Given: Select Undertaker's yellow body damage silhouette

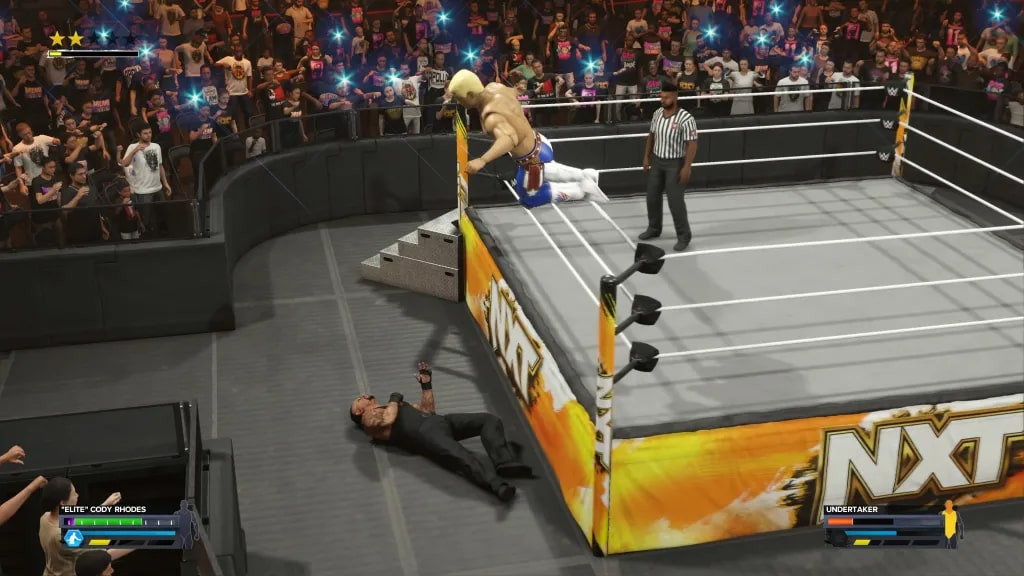Looking at the screenshot, I should (949, 523).
